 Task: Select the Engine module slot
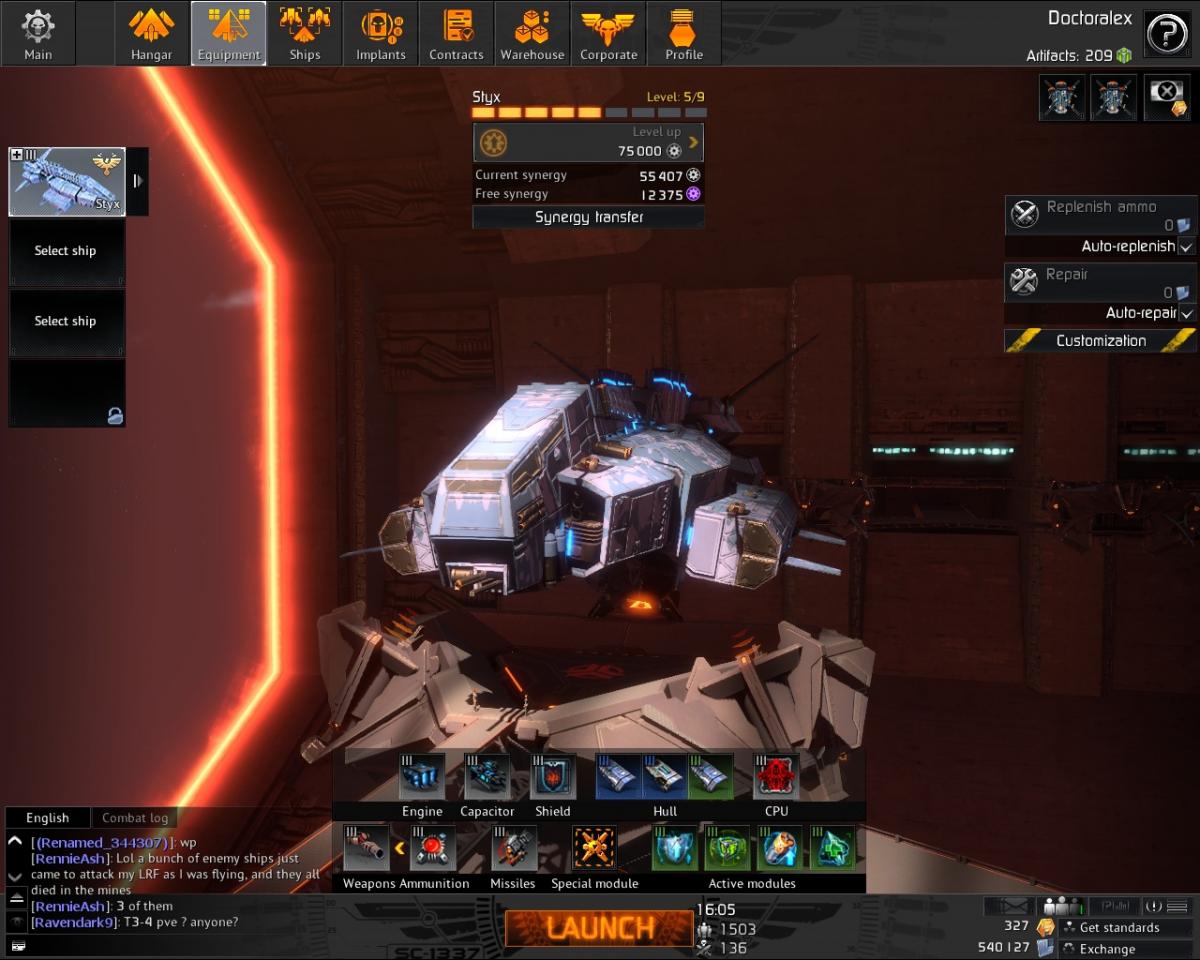pos(422,778)
